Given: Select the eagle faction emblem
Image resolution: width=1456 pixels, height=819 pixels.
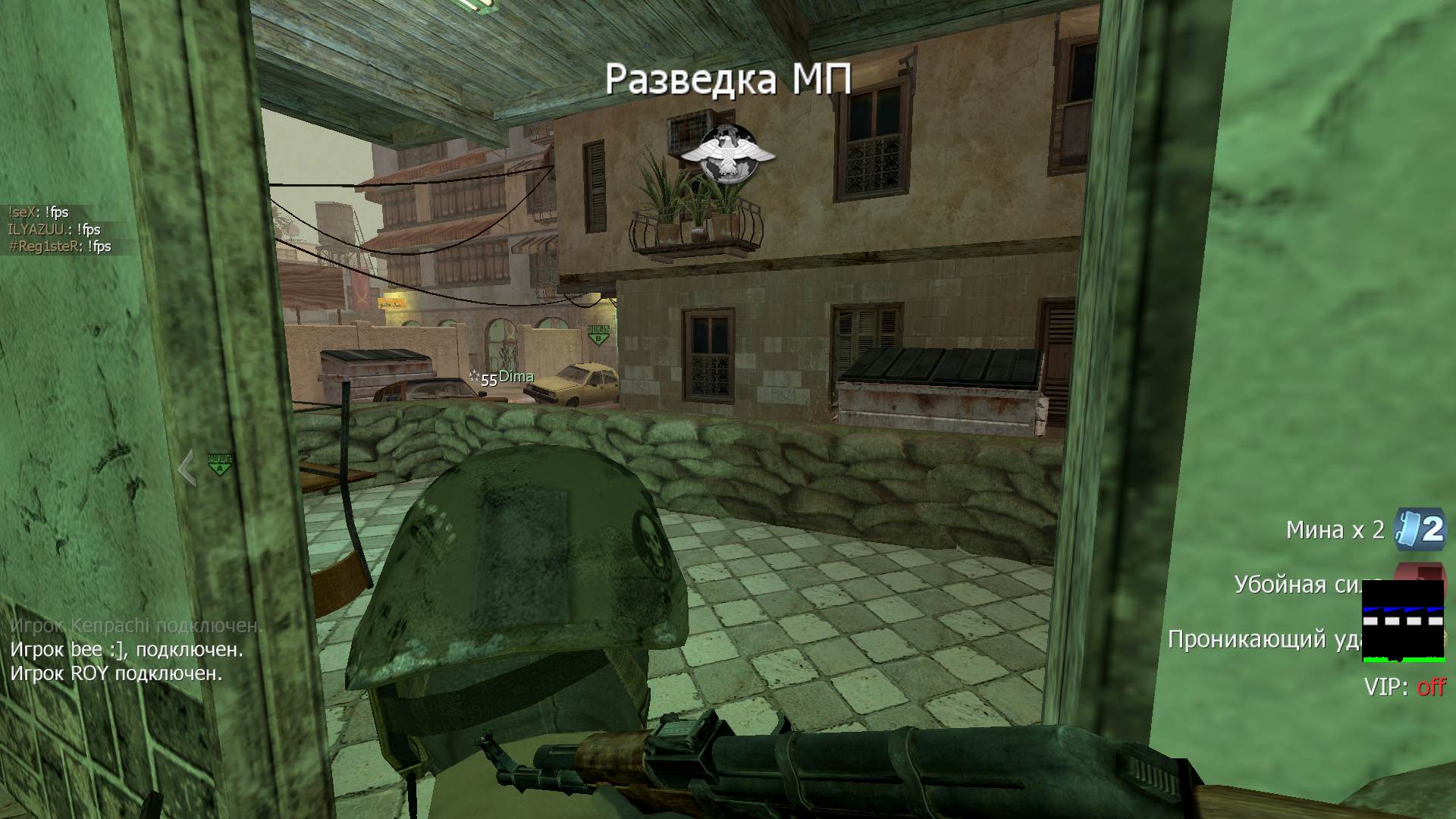Looking at the screenshot, I should click(x=726, y=154).
